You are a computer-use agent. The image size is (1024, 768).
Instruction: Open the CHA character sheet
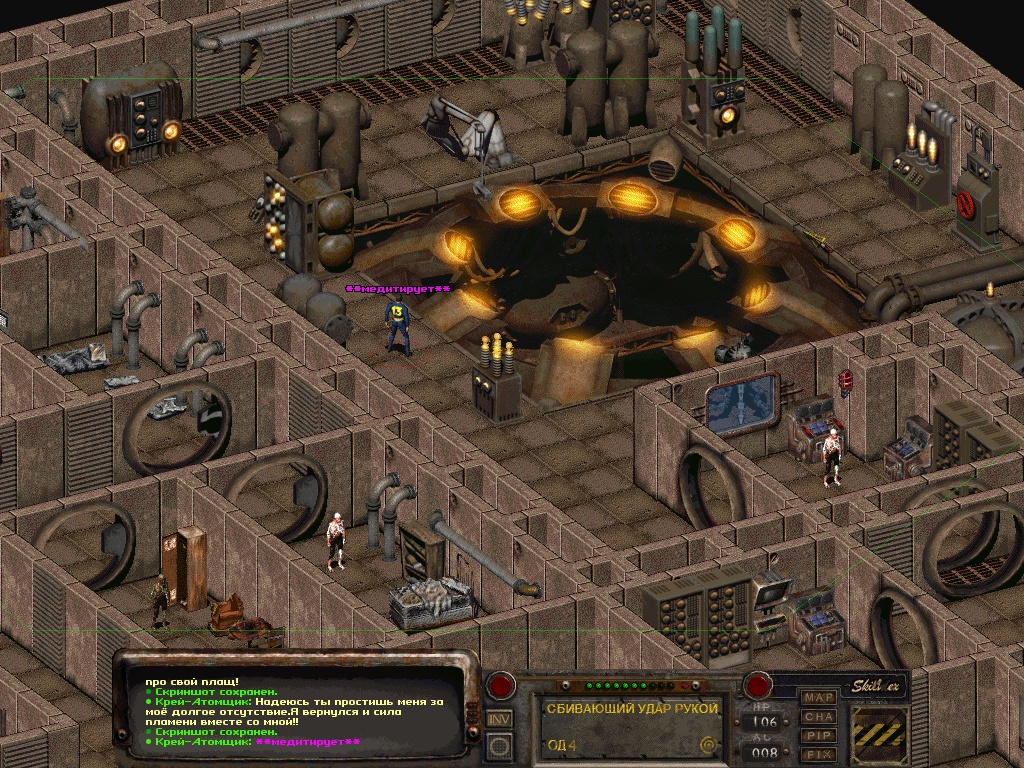[819, 716]
